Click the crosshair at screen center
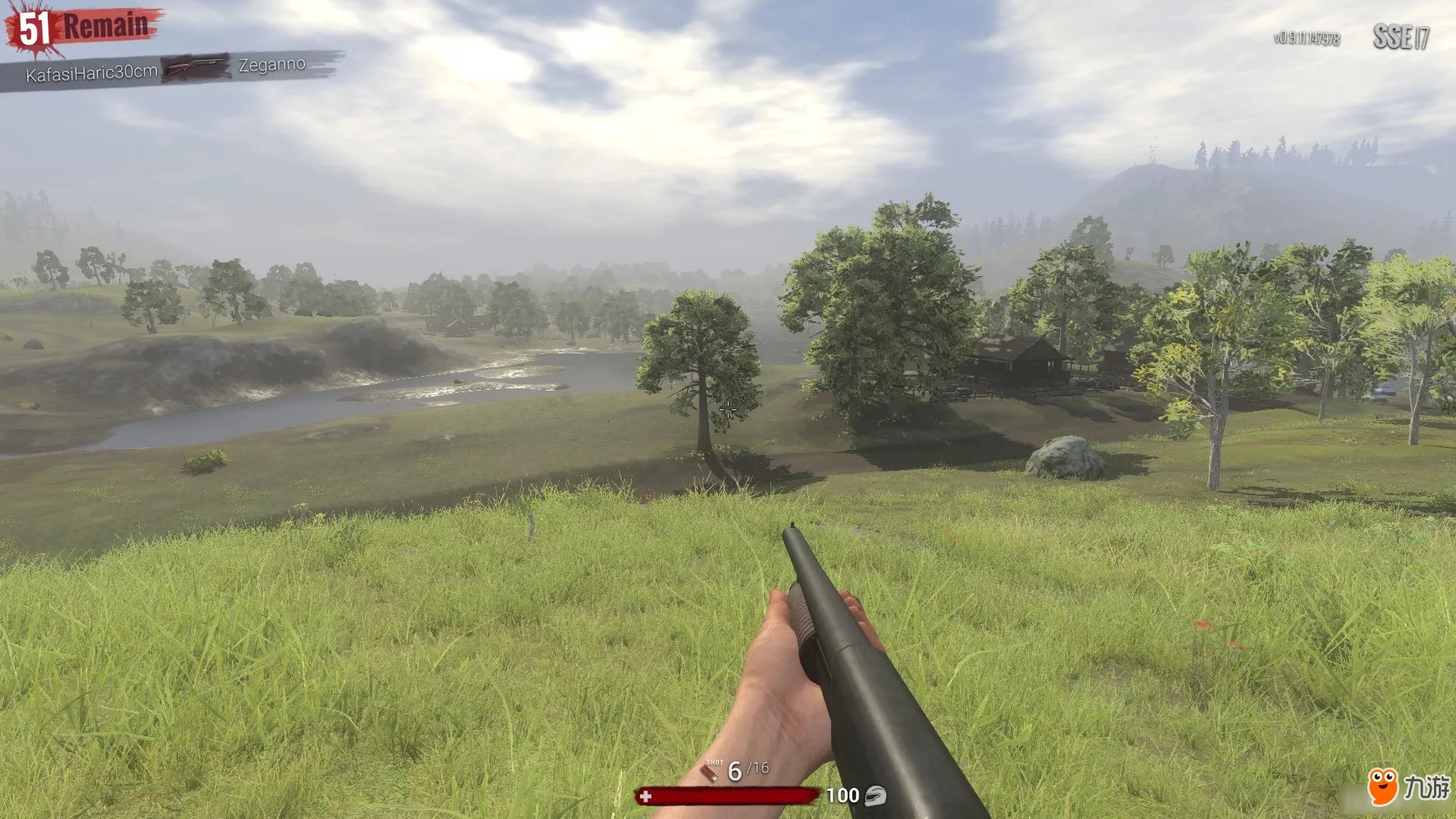Screen dimensions: 1456x819 (x=730, y=409)
